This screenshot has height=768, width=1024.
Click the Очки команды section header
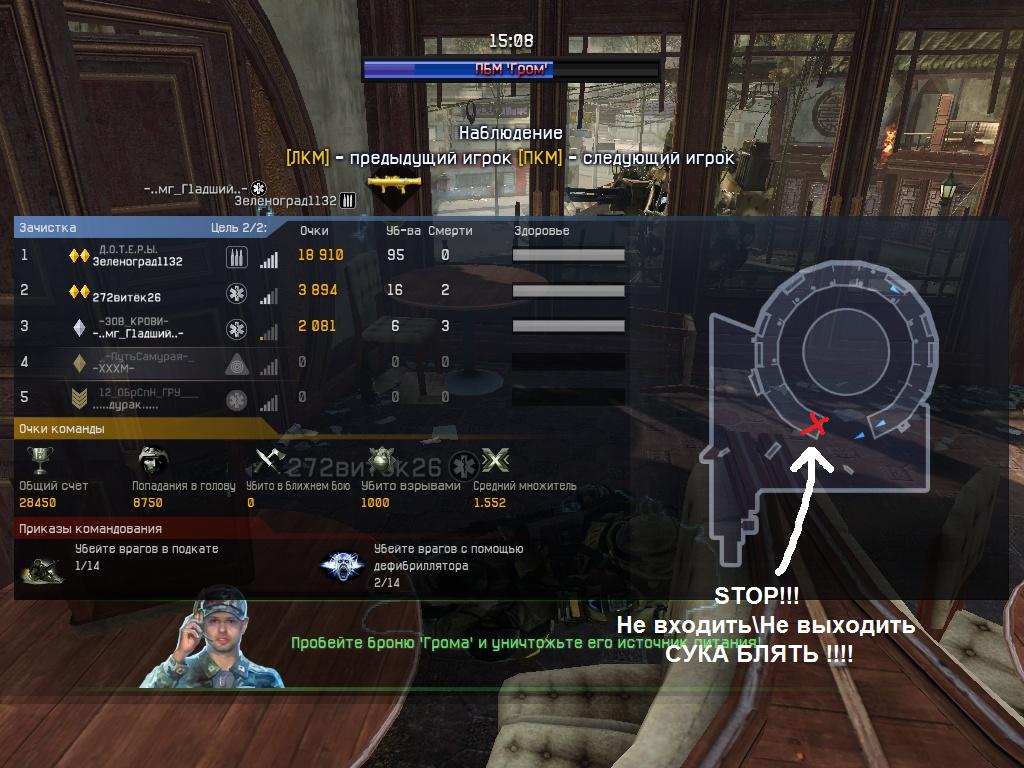tap(61, 429)
